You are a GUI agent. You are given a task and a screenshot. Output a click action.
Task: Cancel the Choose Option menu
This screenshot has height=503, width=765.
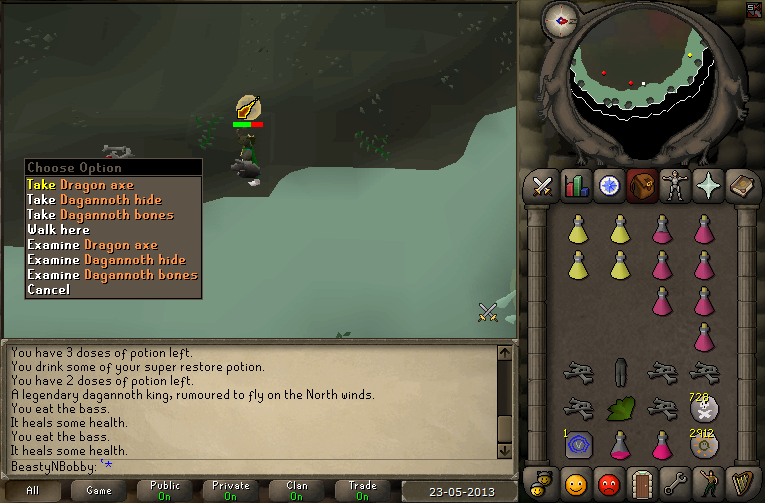48,290
